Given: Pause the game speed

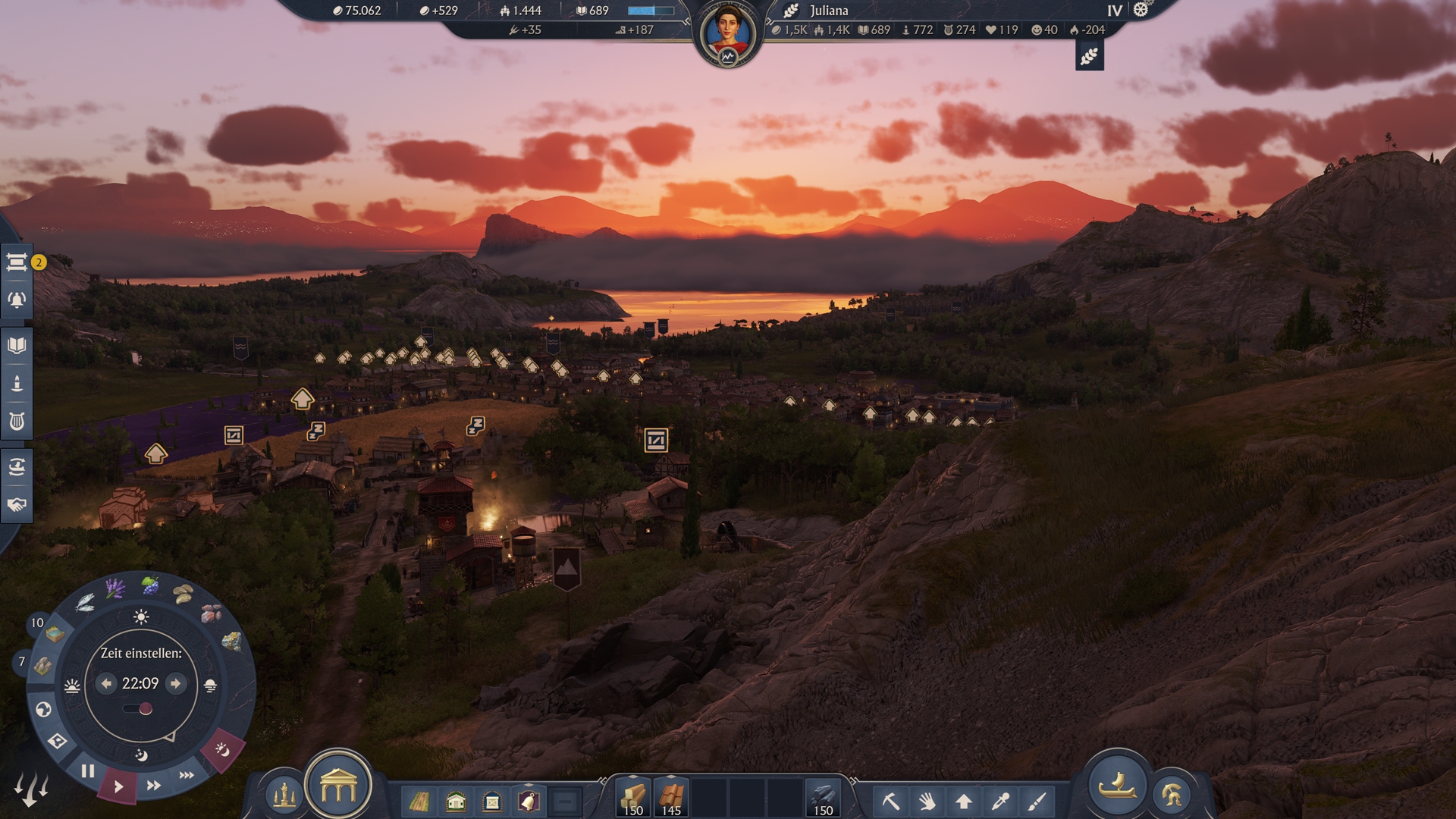Looking at the screenshot, I should tap(88, 771).
